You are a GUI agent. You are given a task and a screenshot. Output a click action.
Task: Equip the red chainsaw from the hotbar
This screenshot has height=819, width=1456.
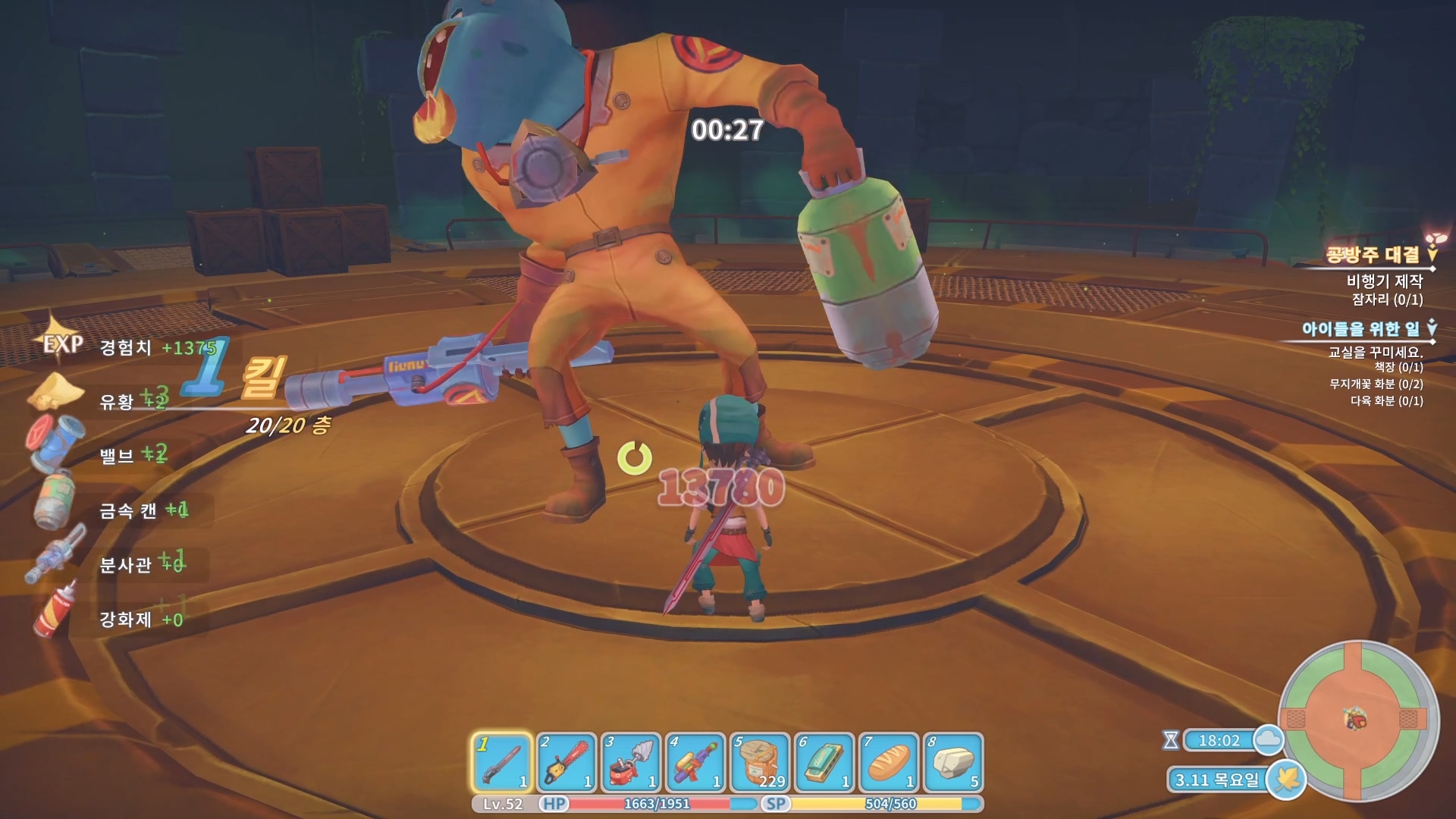tap(566, 762)
